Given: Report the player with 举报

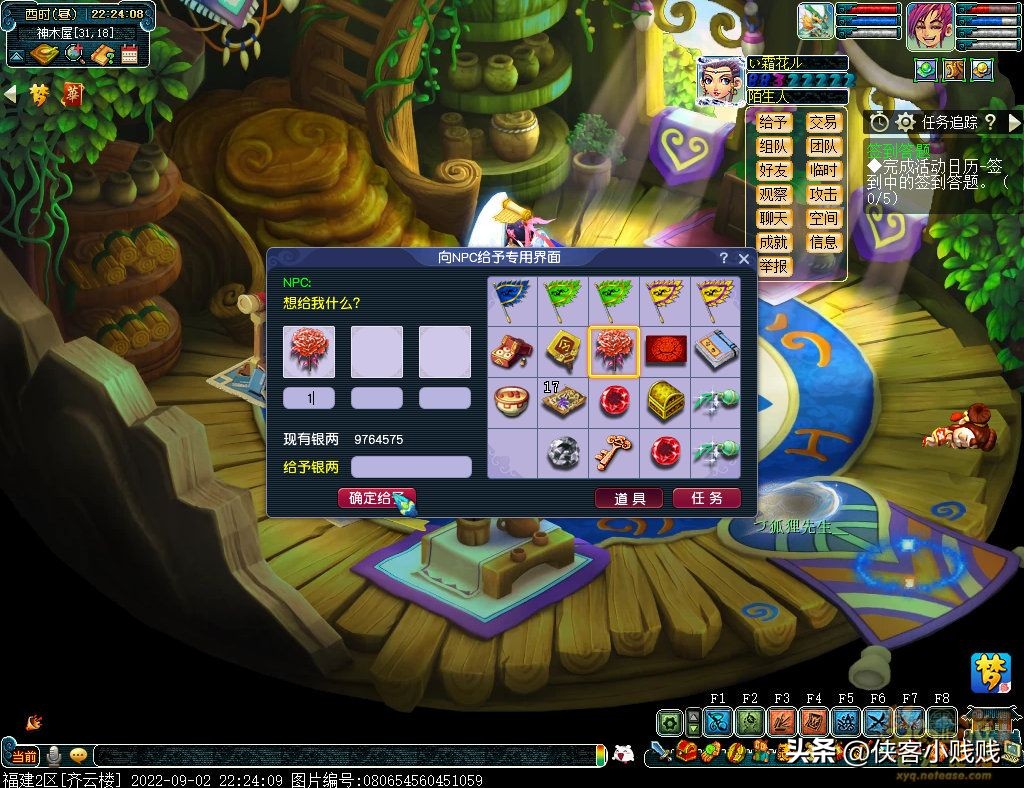Looking at the screenshot, I should pos(773,266).
